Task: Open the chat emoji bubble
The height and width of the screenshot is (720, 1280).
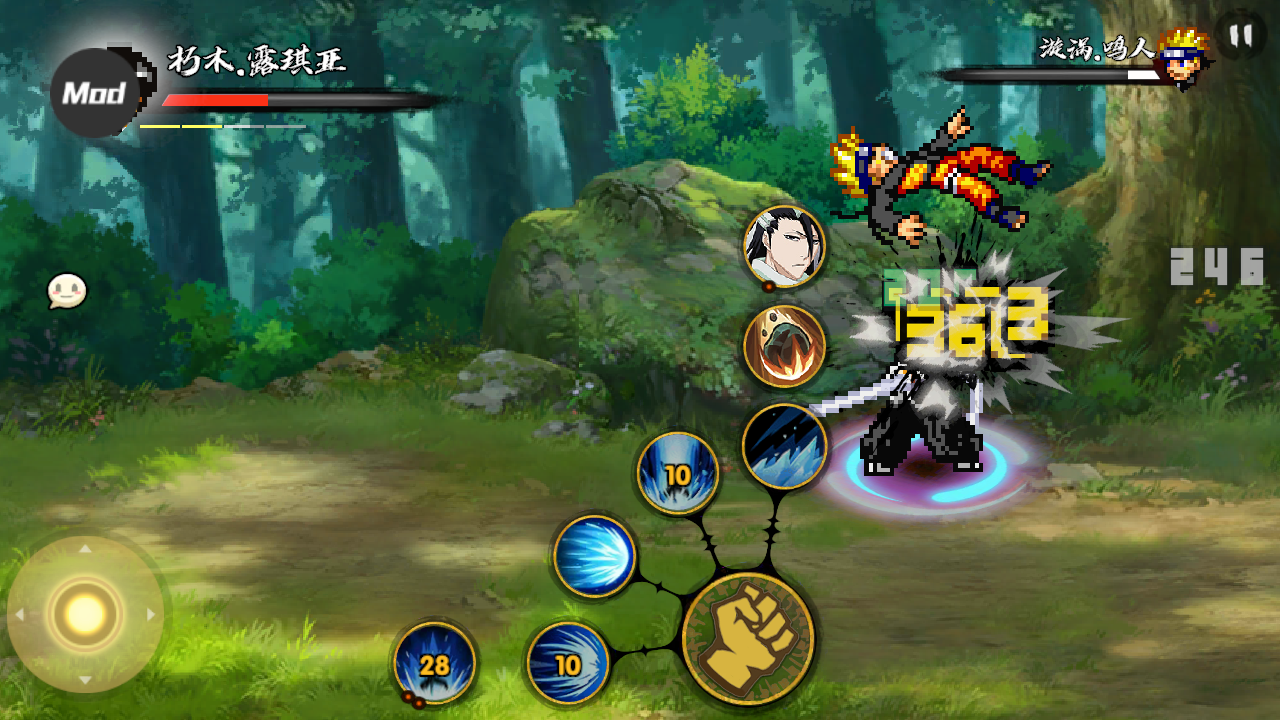Action: [x=67, y=292]
